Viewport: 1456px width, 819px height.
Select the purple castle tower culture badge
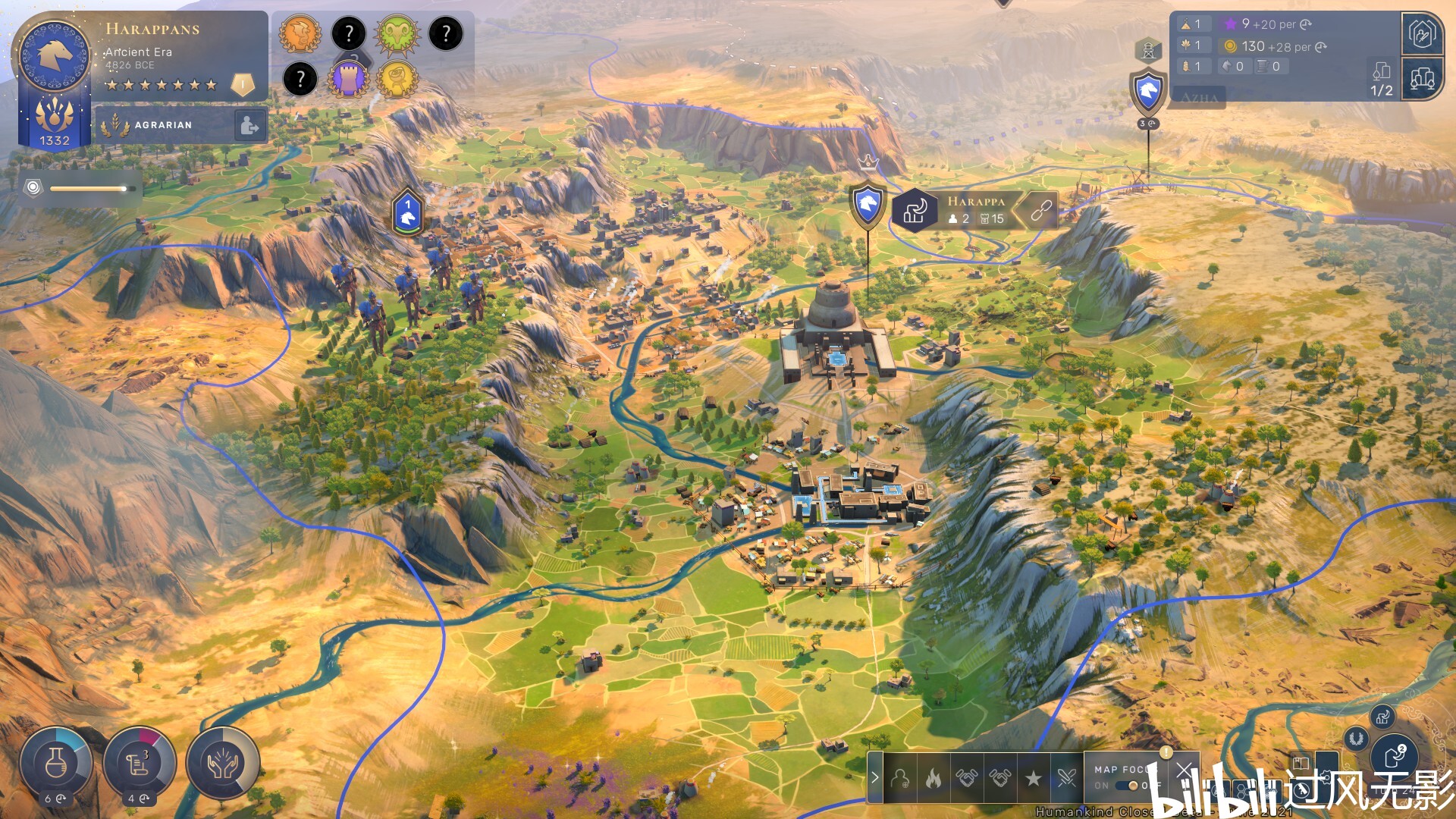coord(349,78)
